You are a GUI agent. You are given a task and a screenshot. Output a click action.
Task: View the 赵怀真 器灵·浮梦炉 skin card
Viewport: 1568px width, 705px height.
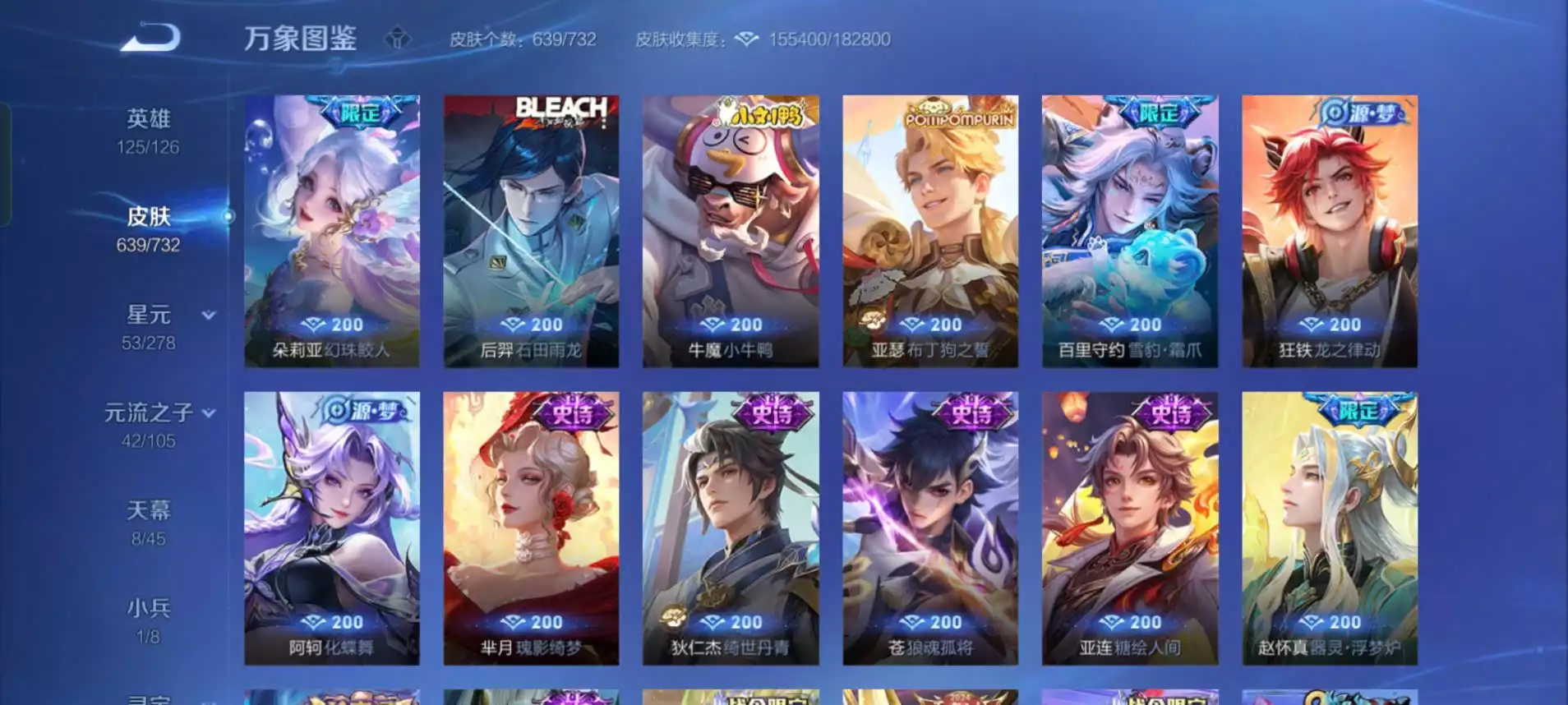click(x=1330, y=528)
